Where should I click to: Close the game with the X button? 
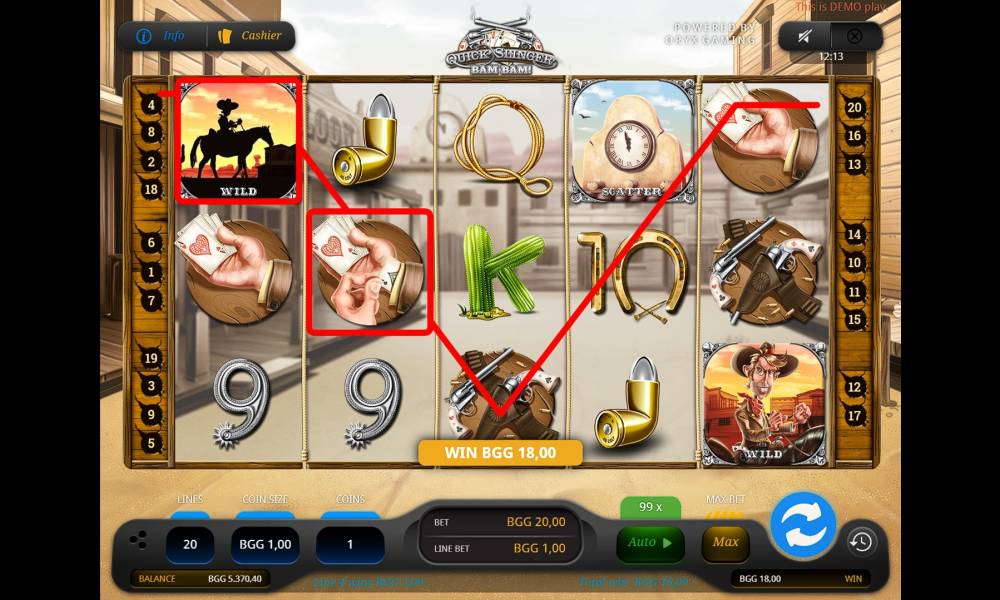(x=854, y=37)
